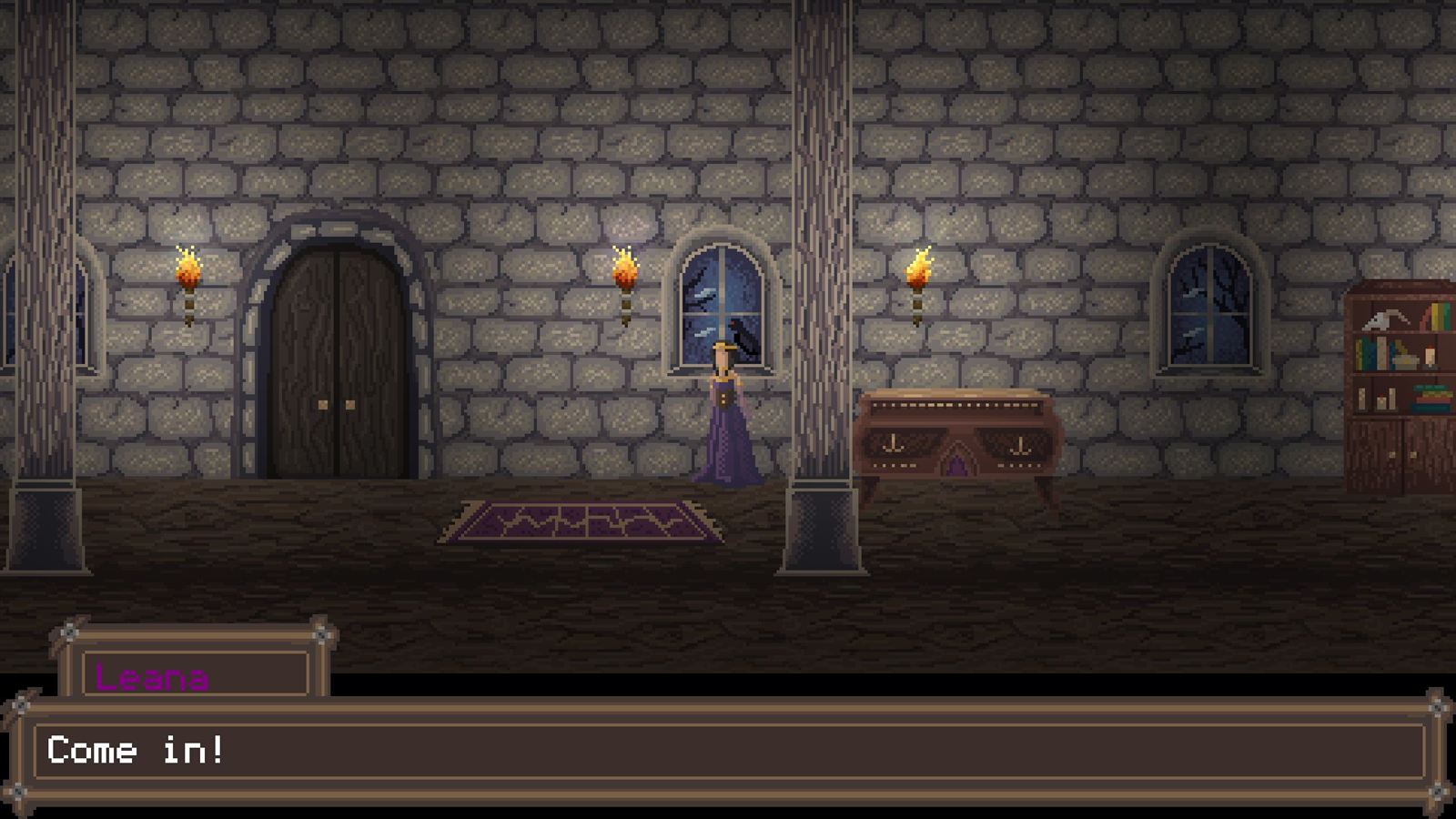Click the torch beside the center window
This screenshot has width=1456, height=819.
[626, 273]
